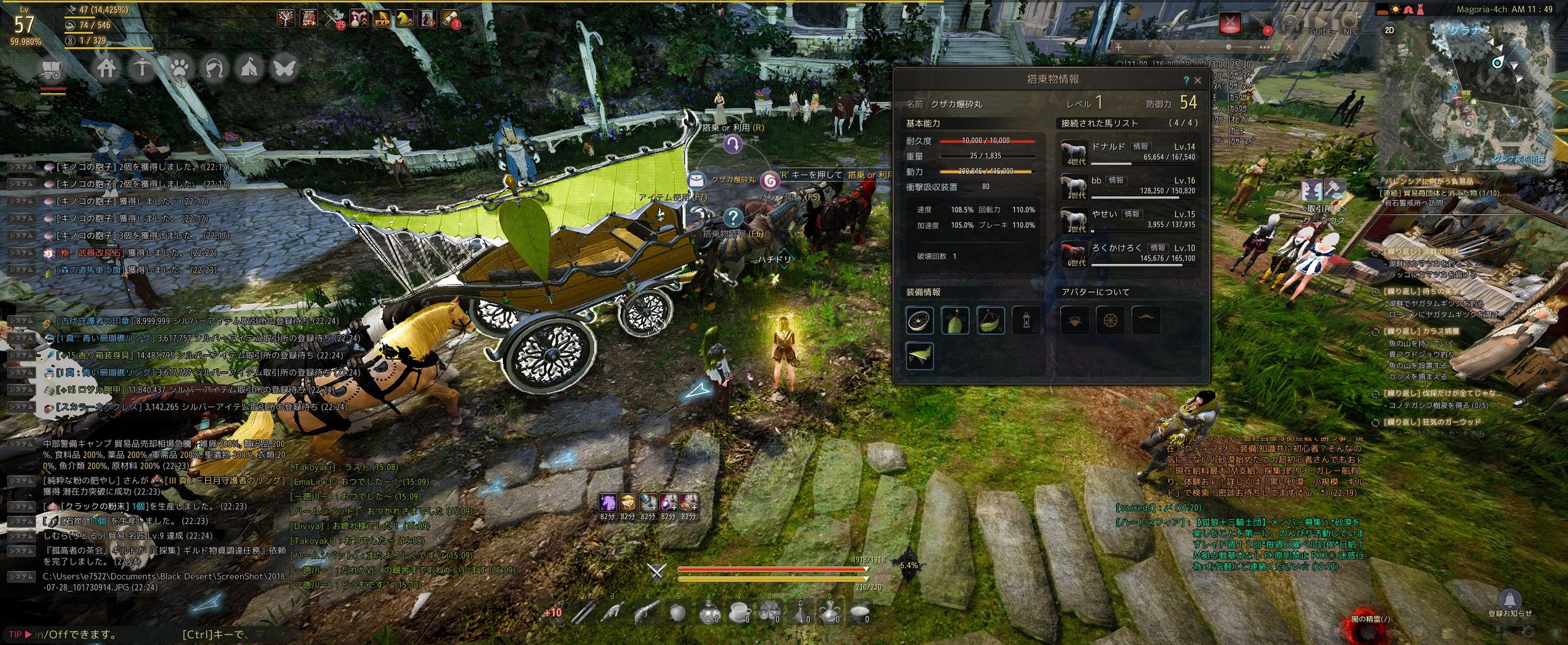The width and height of the screenshot is (1568, 645).
Task: Show info for horse ドナルド
Action: click(x=1140, y=146)
